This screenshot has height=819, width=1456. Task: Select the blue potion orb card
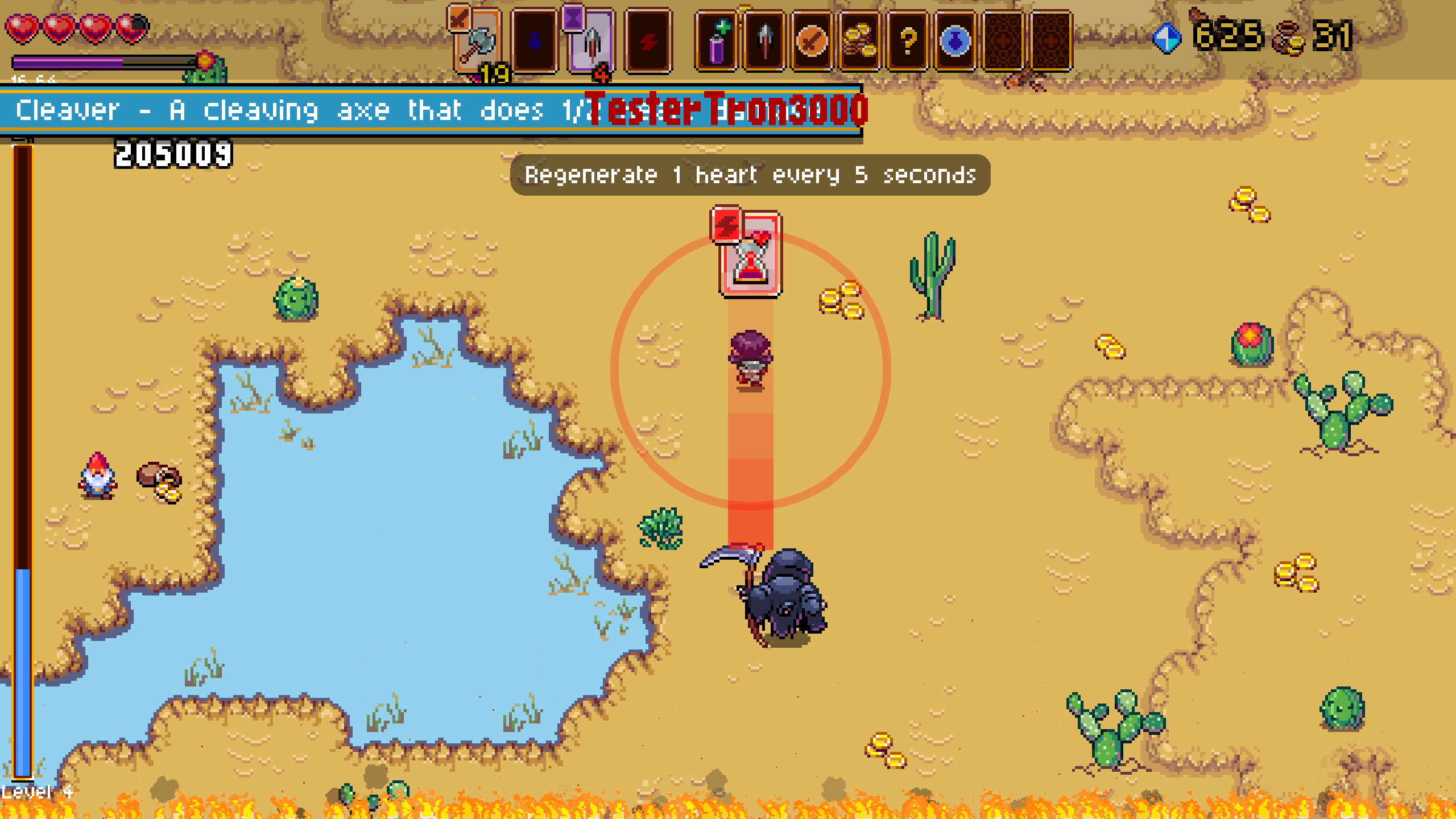[955, 41]
